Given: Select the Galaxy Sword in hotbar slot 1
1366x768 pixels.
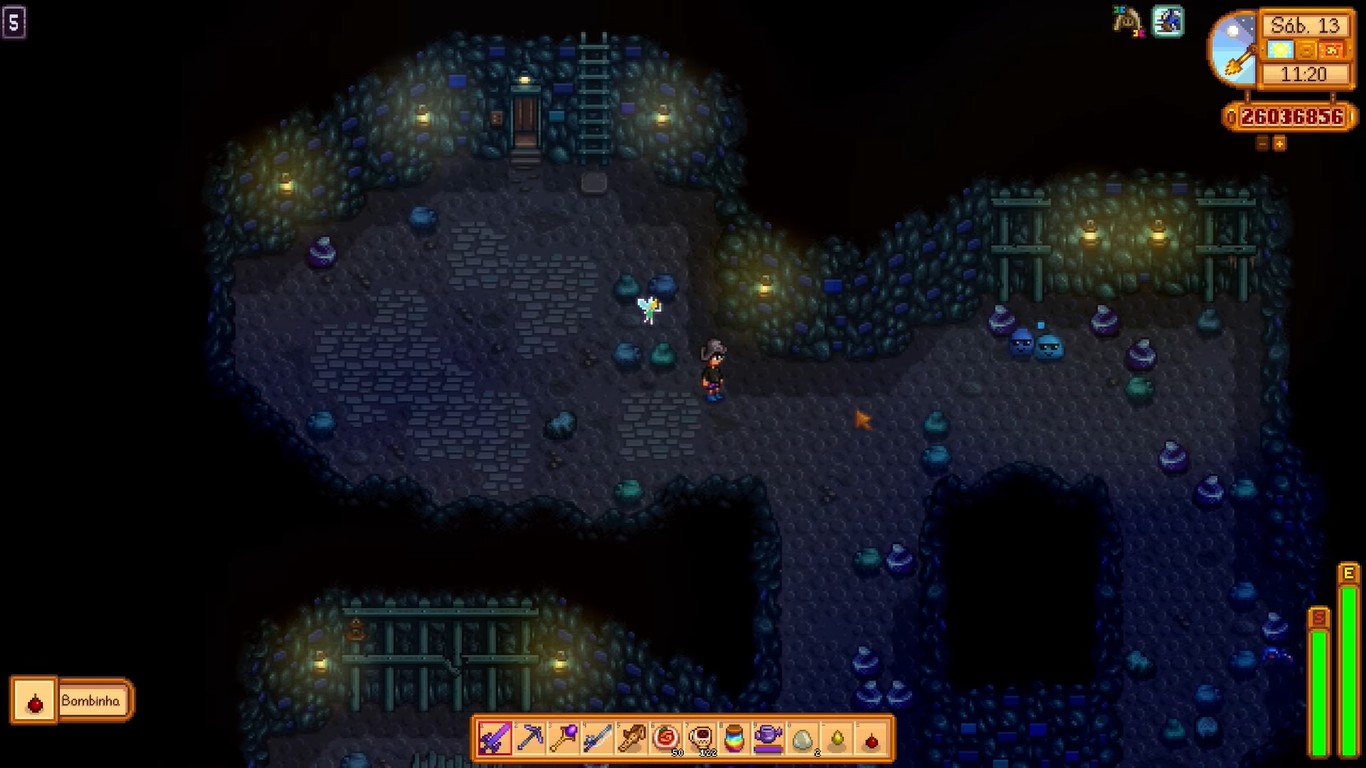Looking at the screenshot, I should [x=497, y=739].
